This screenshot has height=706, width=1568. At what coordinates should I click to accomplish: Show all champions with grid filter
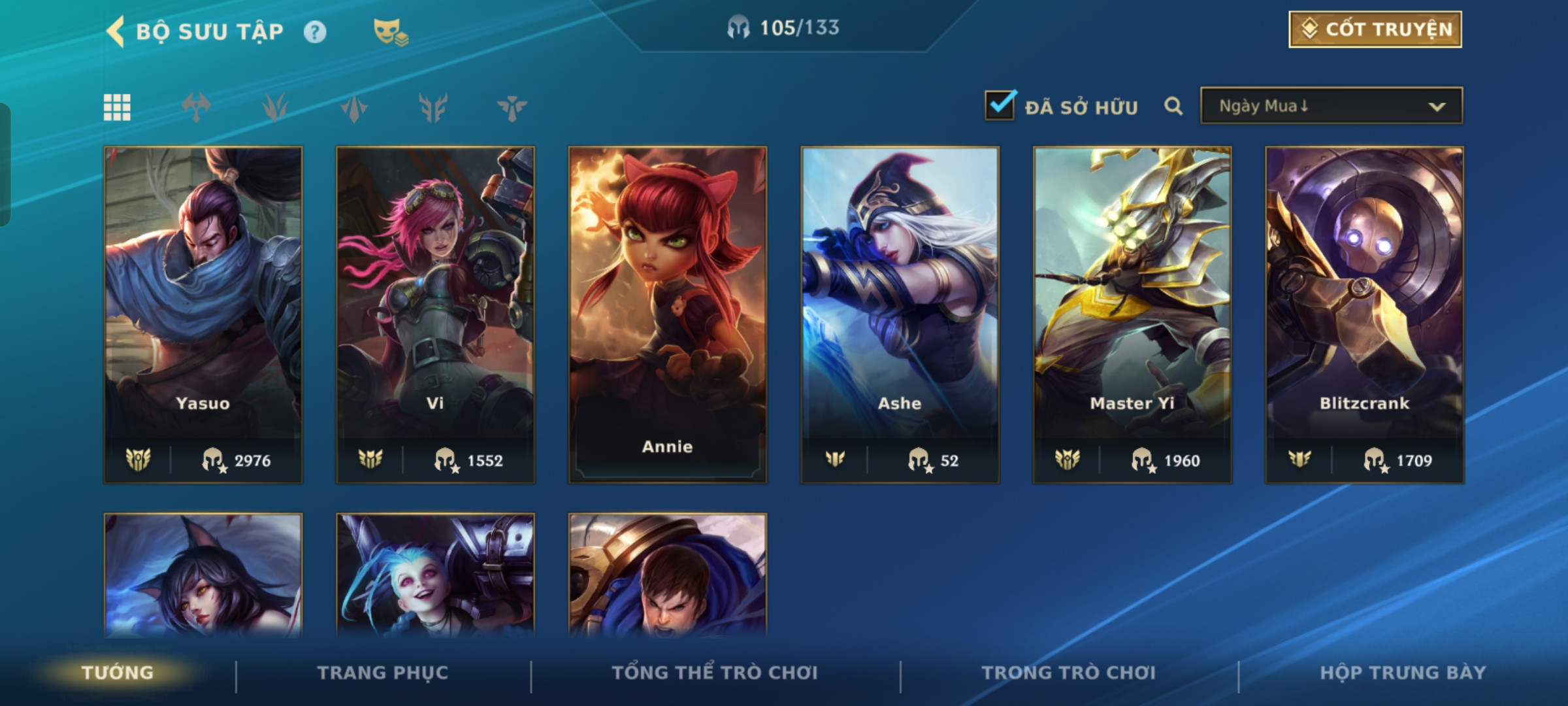[117, 107]
